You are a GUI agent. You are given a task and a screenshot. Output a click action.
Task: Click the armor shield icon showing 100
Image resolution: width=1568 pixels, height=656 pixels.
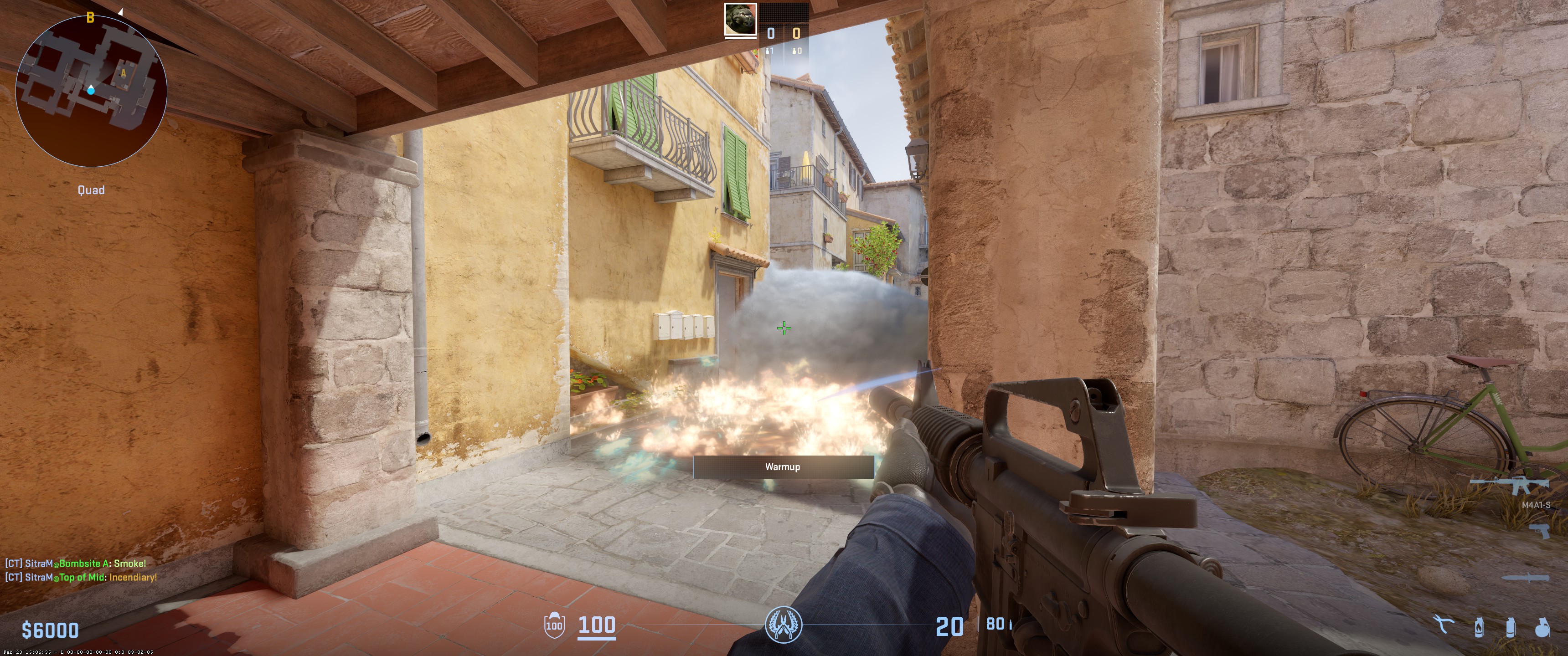pyautogui.click(x=554, y=625)
